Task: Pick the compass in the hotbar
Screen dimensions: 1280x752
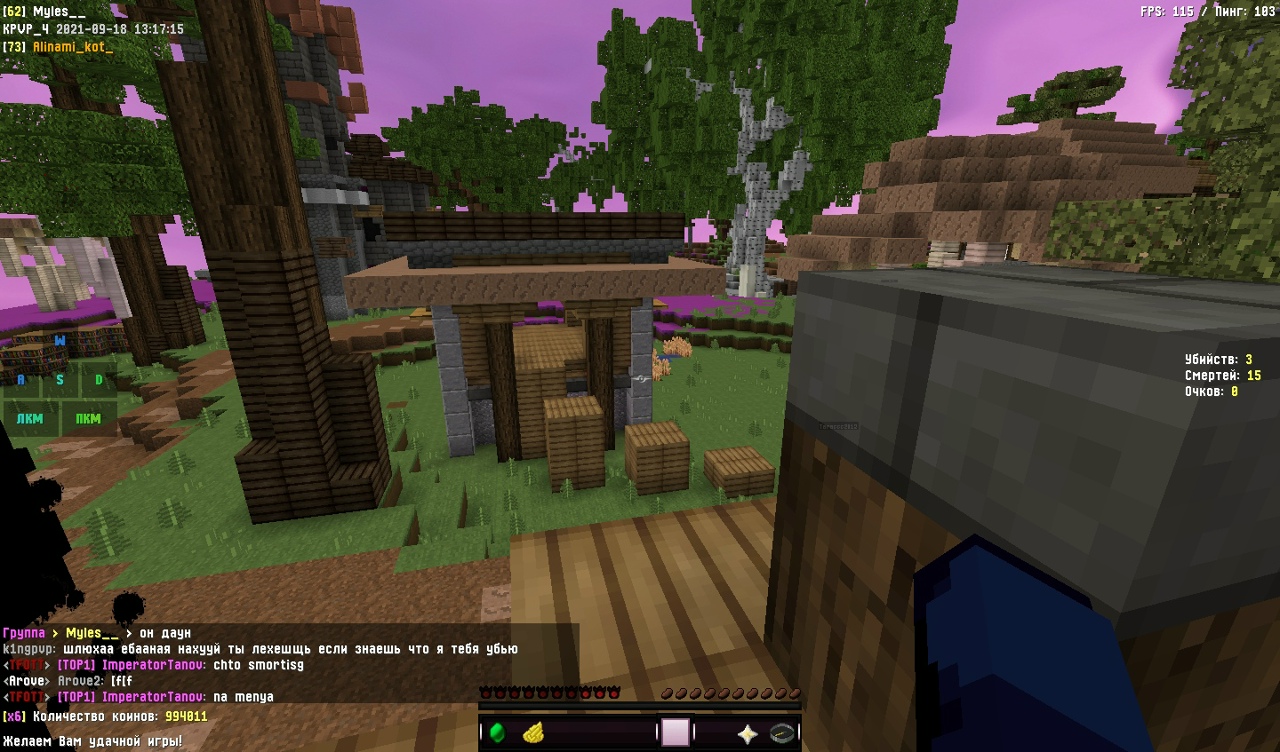Action: pyautogui.click(x=782, y=733)
